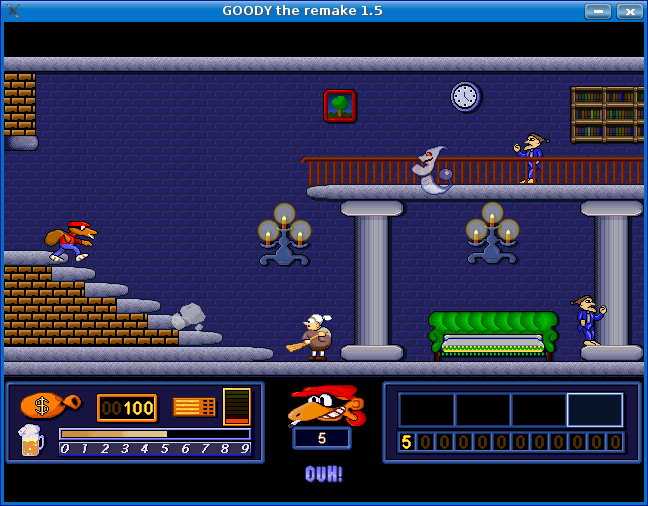The height and width of the screenshot is (506, 648).
Task: Close the GOODY the remake window
Action: (x=630, y=11)
